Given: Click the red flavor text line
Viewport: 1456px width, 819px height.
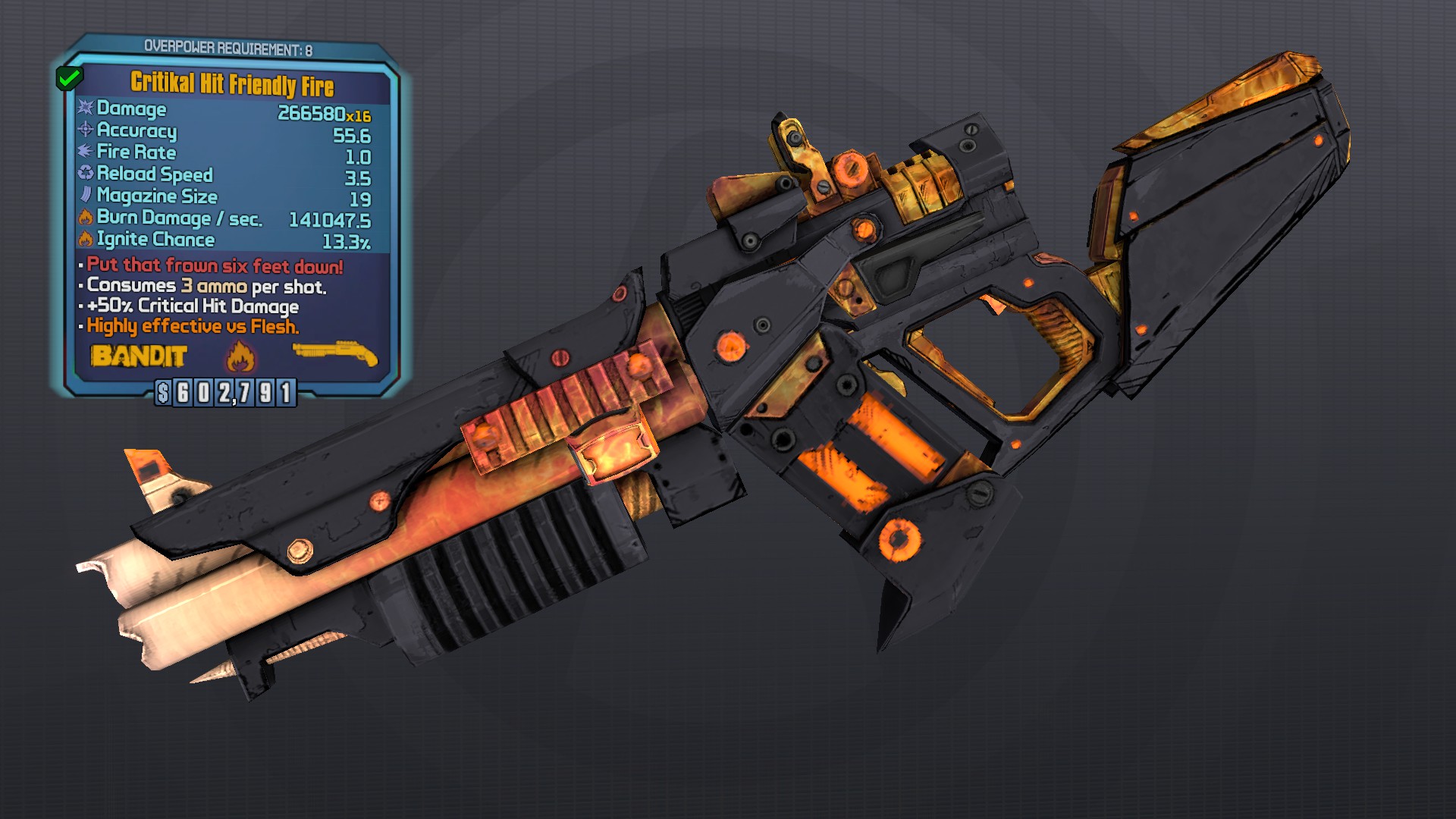Looking at the screenshot, I should [x=215, y=266].
